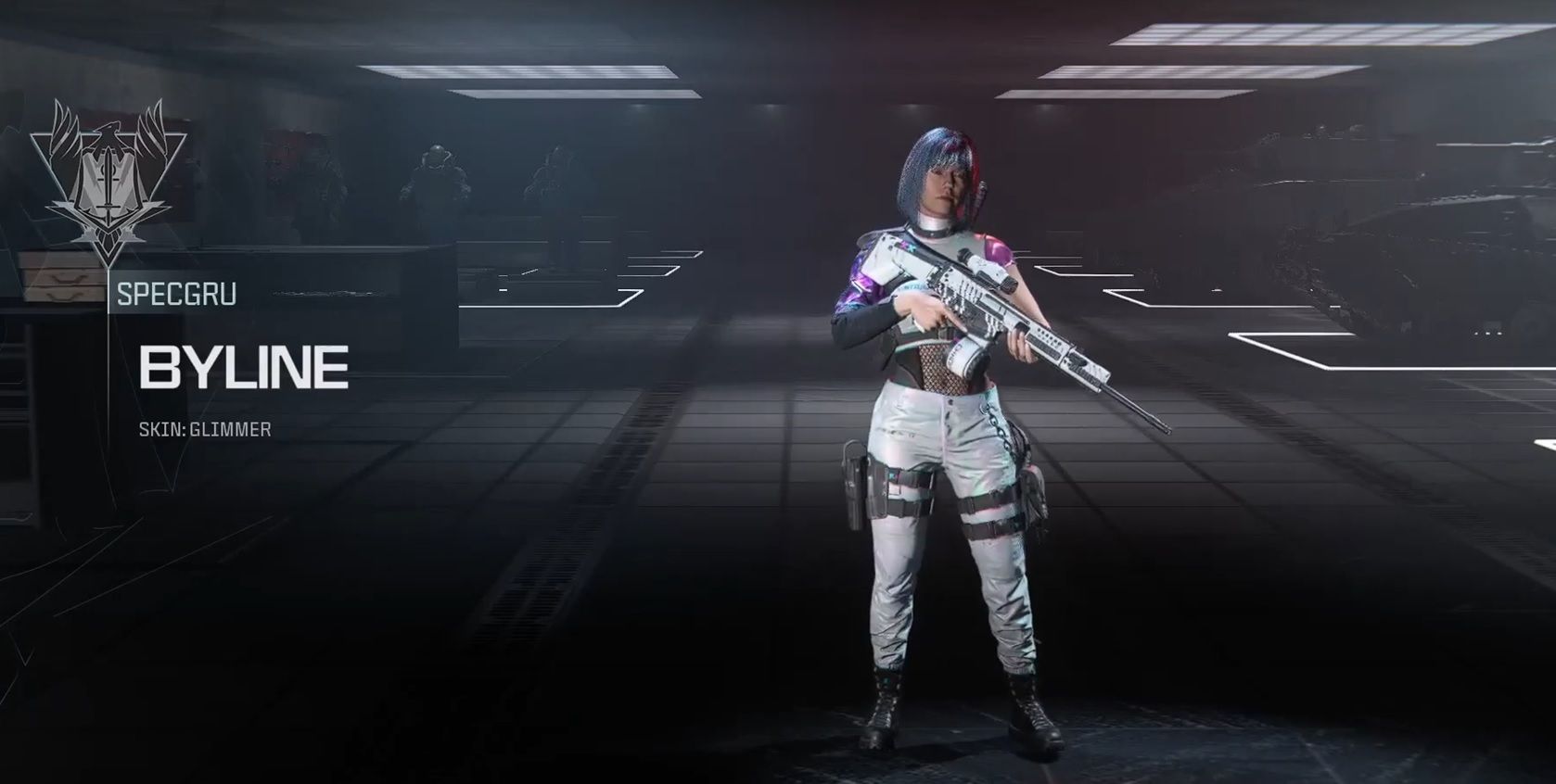Image resolution: width=1556 pixels, height=784 pixels.
Task: Expand the operator info panel
Action: coord(241,366)
